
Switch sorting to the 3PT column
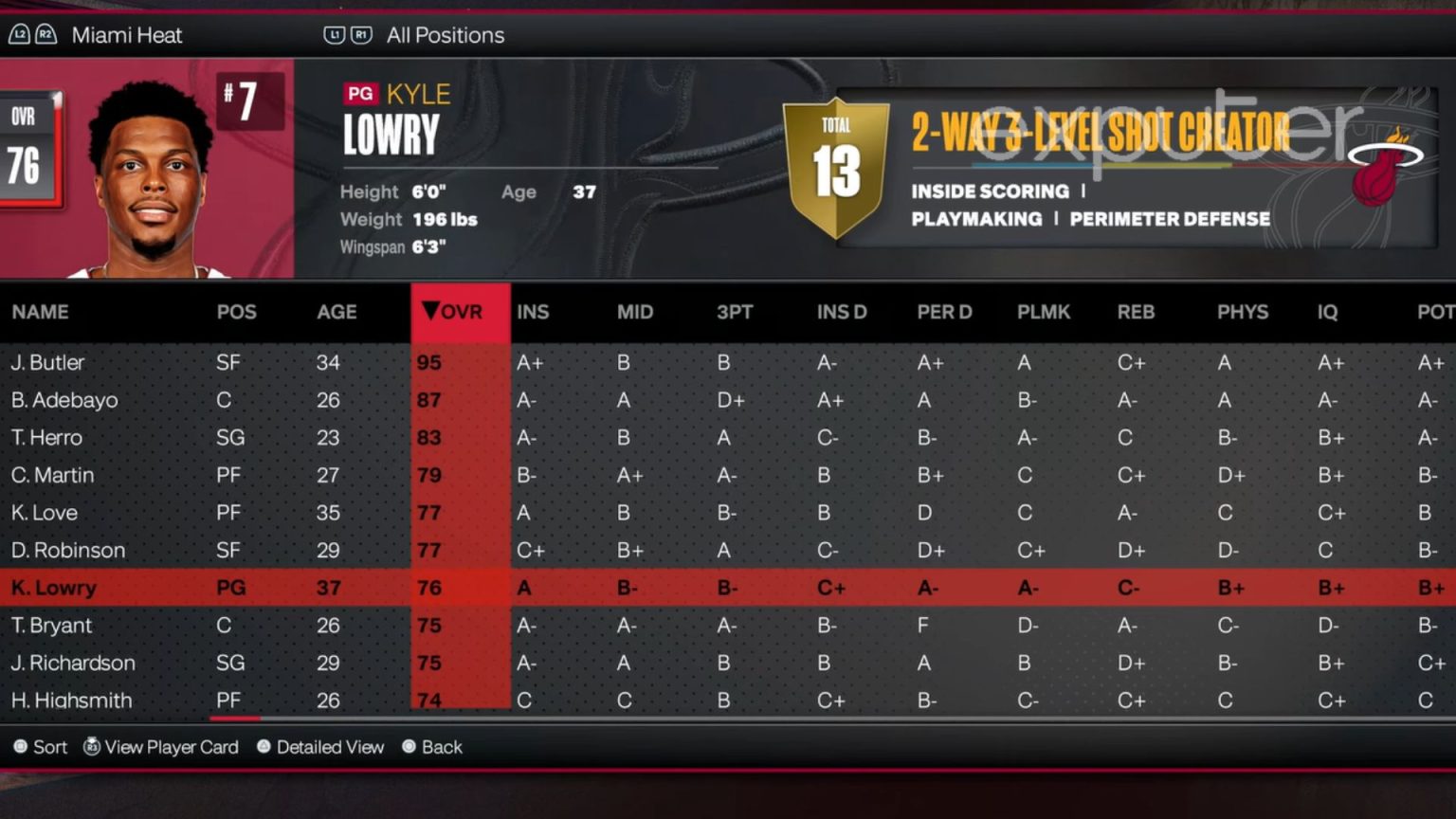click(x=735, y=311)
